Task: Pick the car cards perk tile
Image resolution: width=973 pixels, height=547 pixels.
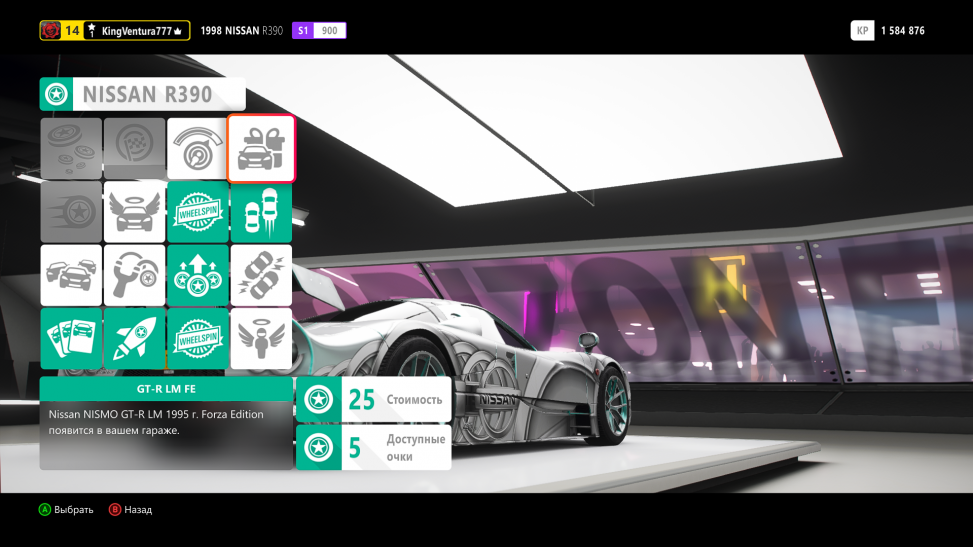Action: coord(71,338)
